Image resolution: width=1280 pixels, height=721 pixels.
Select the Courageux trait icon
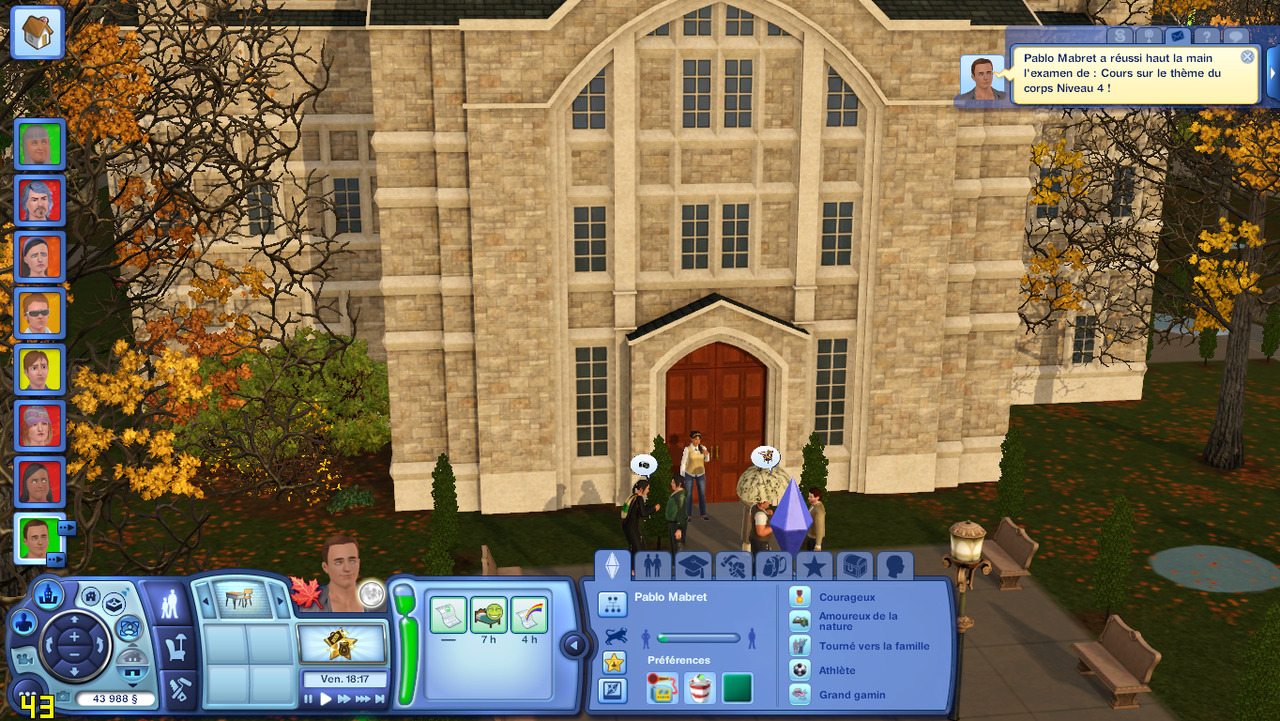[800, 597]
